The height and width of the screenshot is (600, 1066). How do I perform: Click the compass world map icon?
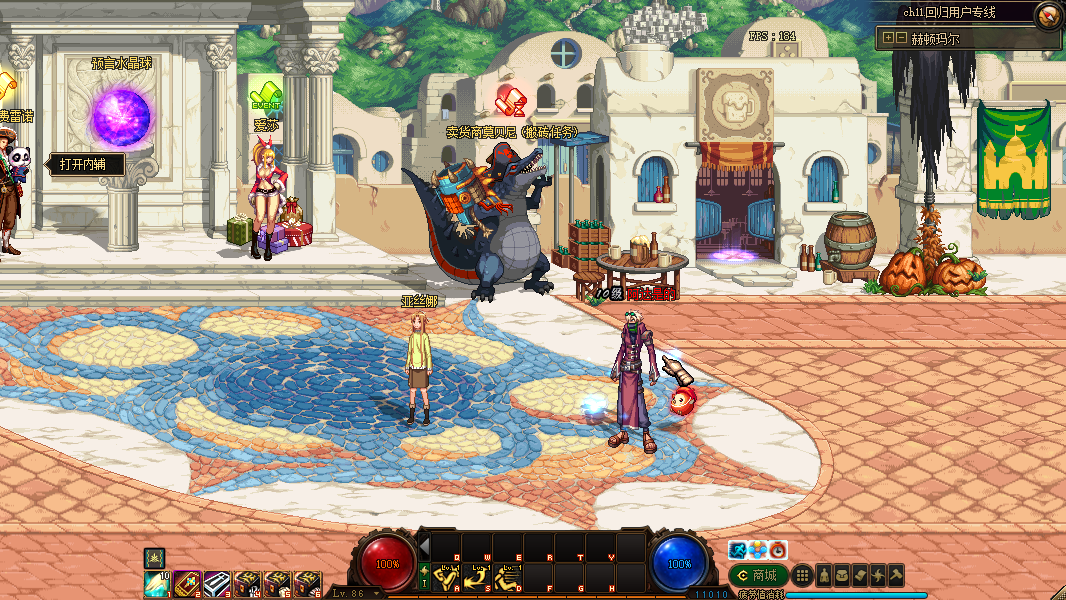click(1049, 15)
